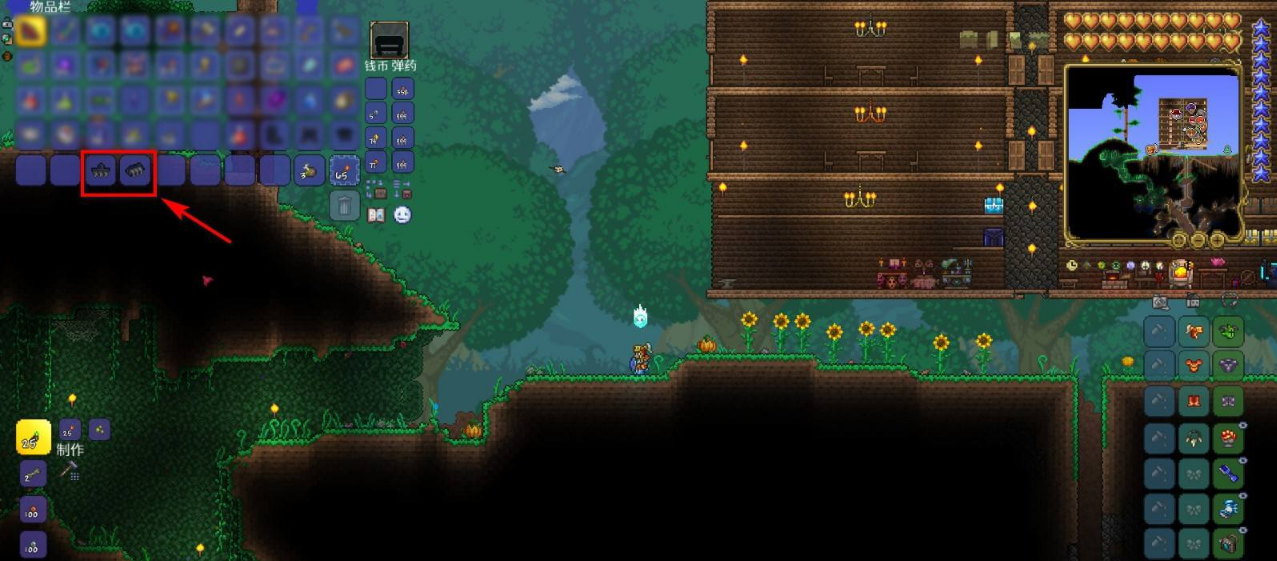Select the green armor helmet slot

click(x=1228, y=331)
